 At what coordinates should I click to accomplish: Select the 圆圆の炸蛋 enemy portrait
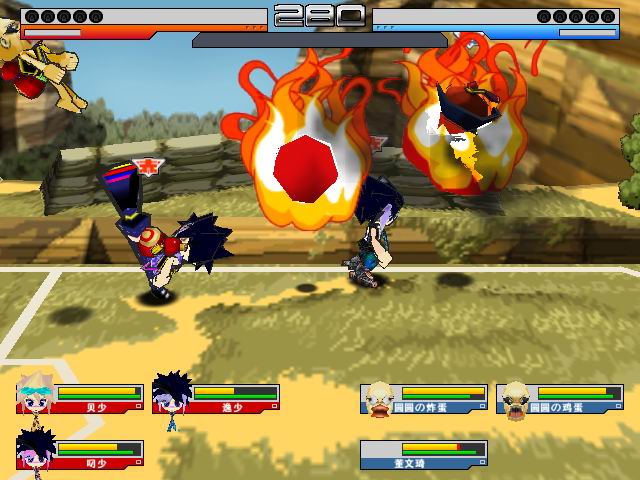(x=379, y=398)
